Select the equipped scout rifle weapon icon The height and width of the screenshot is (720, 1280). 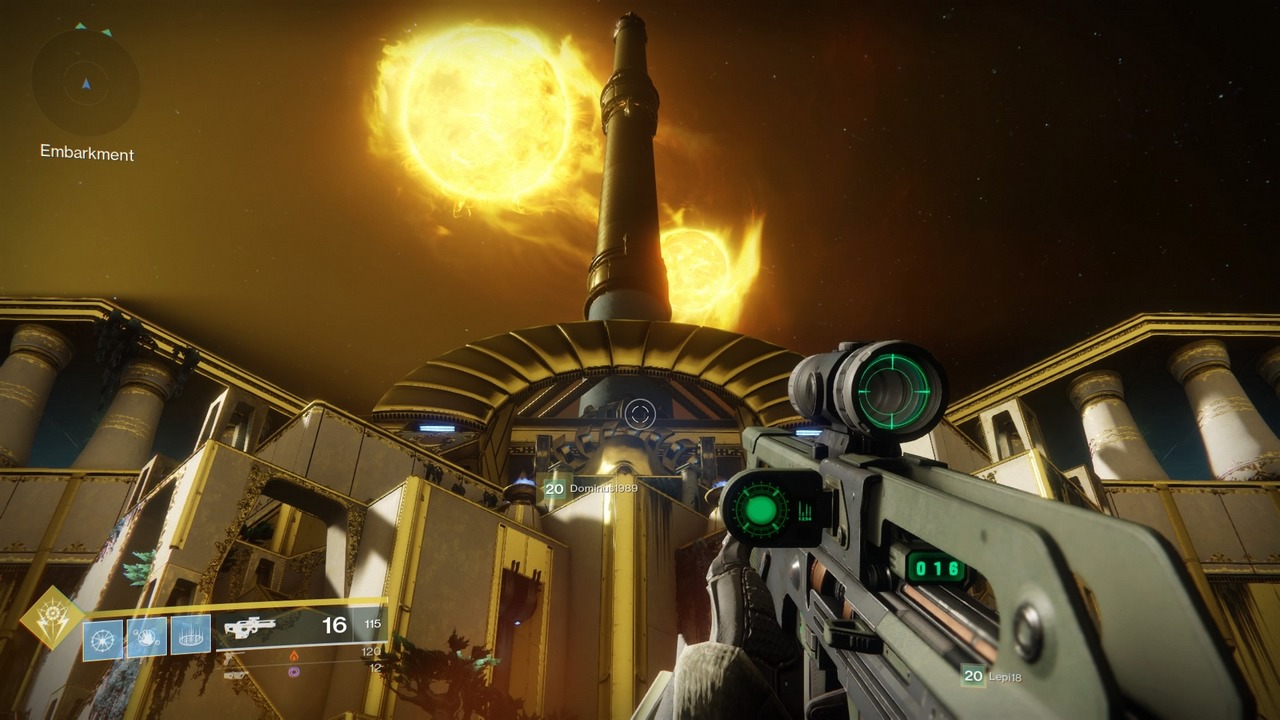click(x=249, y=628)
